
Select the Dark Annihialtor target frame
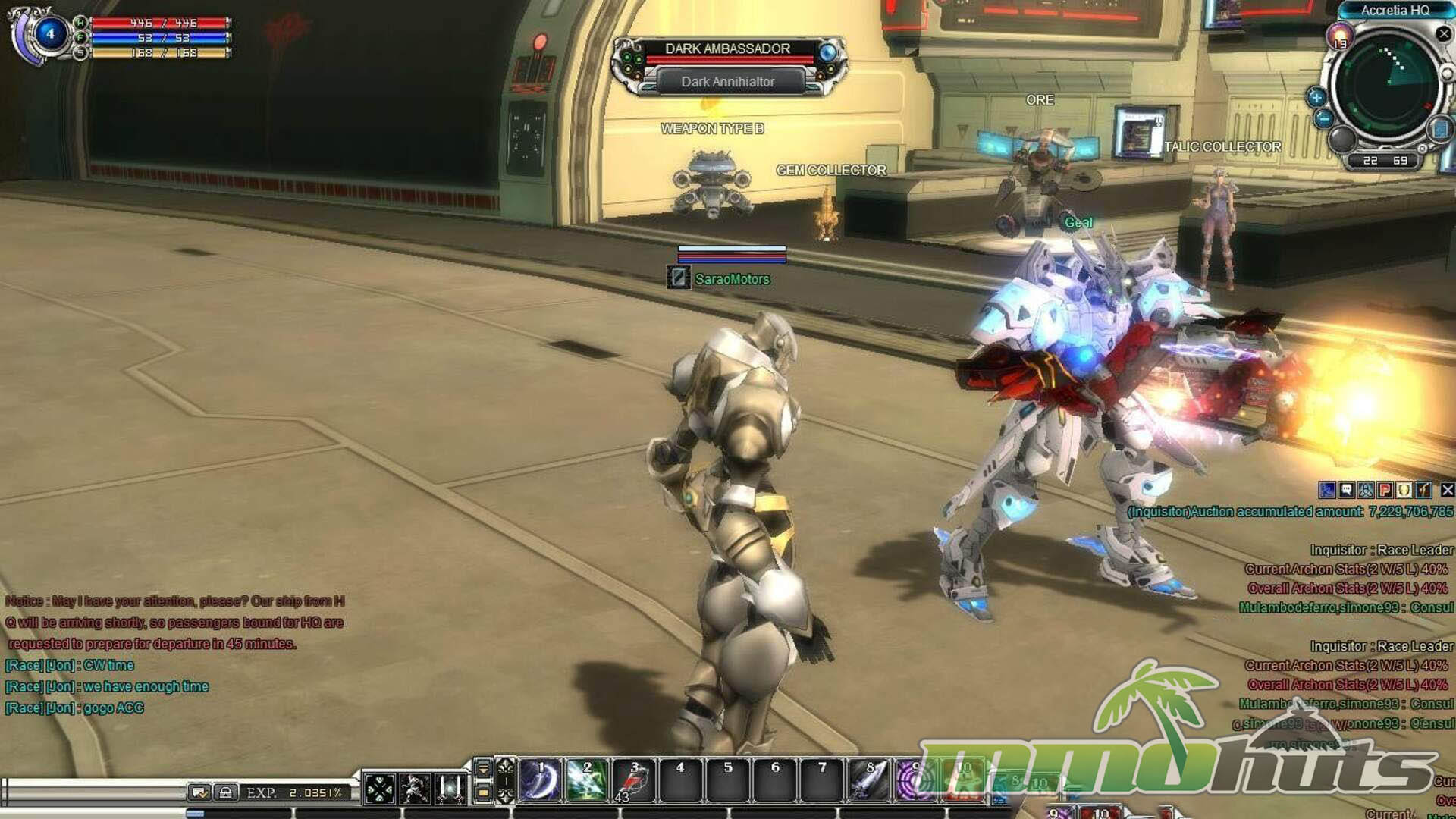[728, 81]
